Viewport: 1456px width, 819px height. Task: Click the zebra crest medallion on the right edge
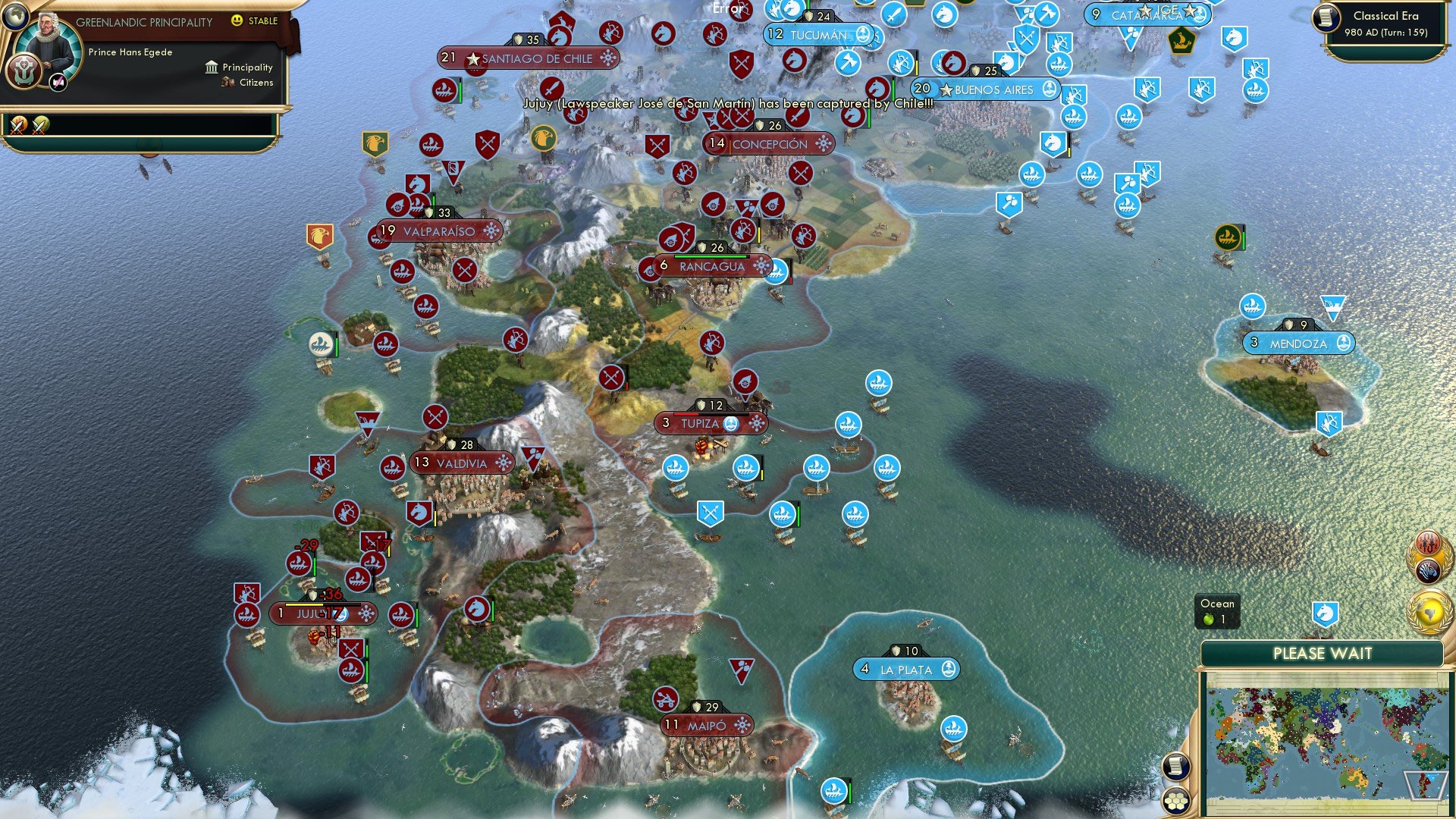click(1429, 570)
